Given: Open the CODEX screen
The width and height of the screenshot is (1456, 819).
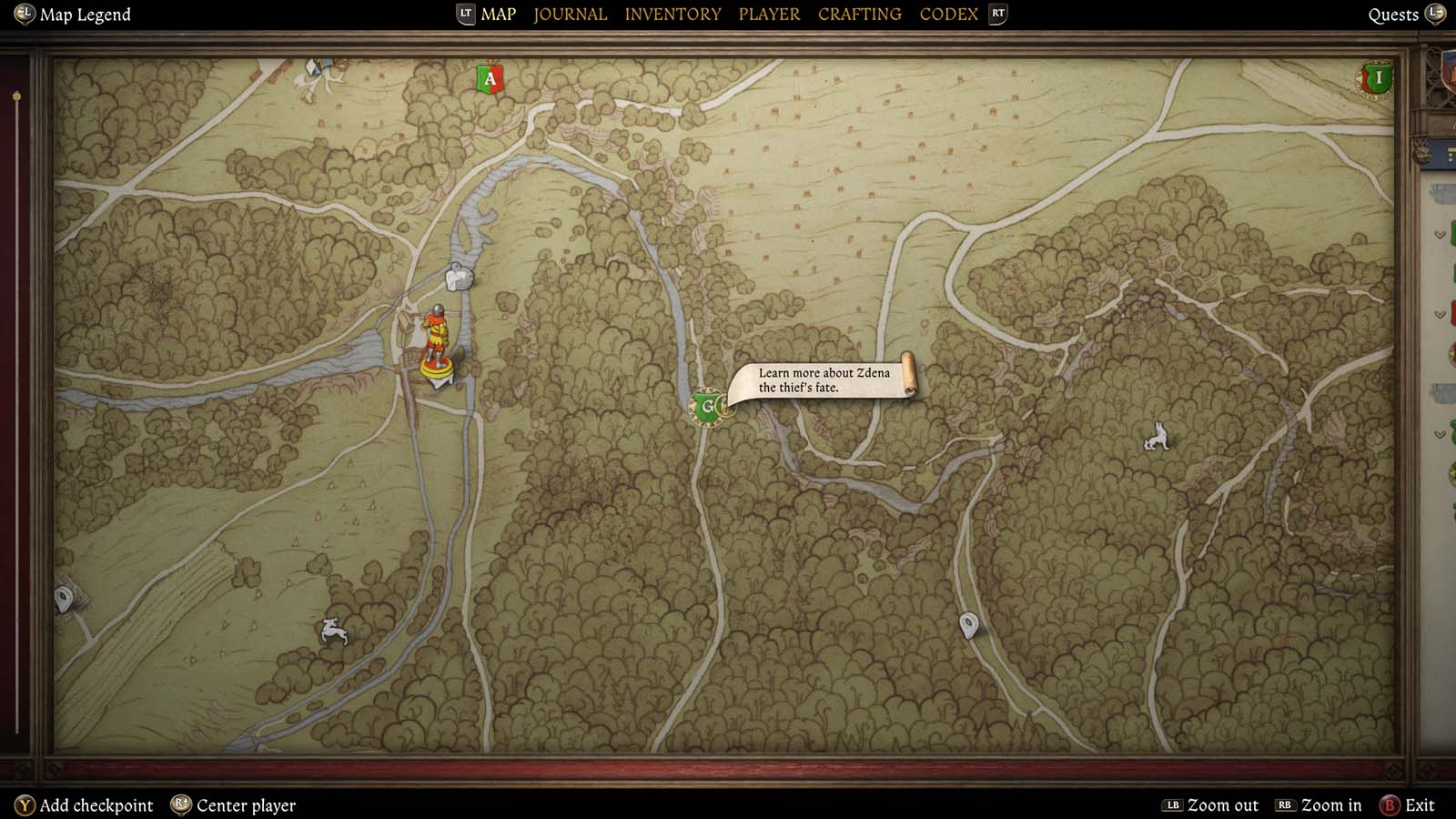Looking at the screenshot, I should click(948, 14).
